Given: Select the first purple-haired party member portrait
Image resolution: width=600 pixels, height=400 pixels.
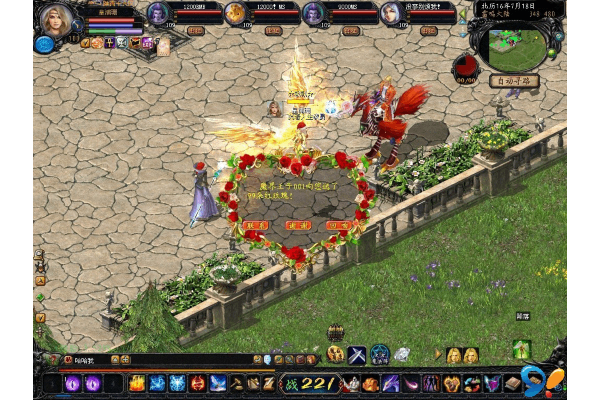Looking at the screenshot, I should pyautogui.click(x=159, y=13).
